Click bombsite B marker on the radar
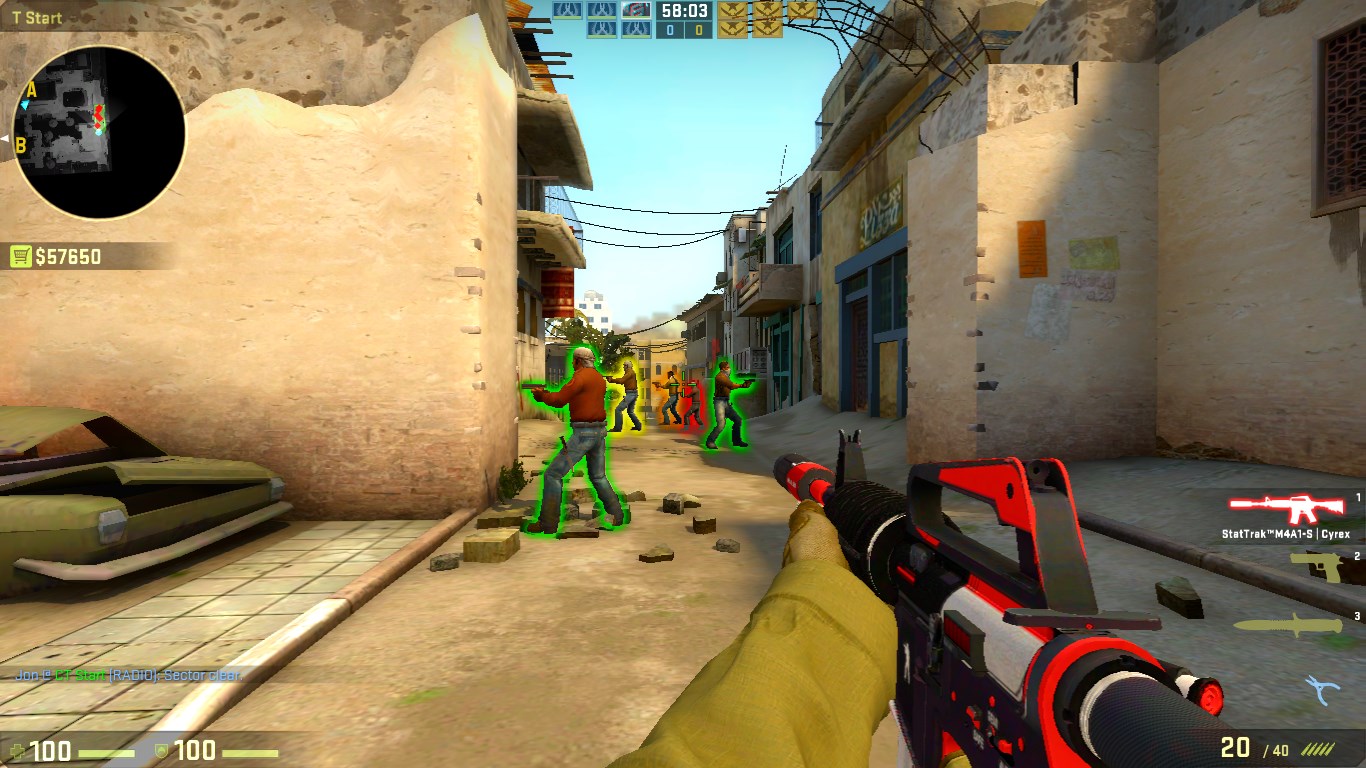This screenshot has width=1366, height=768. coord(20,145)
